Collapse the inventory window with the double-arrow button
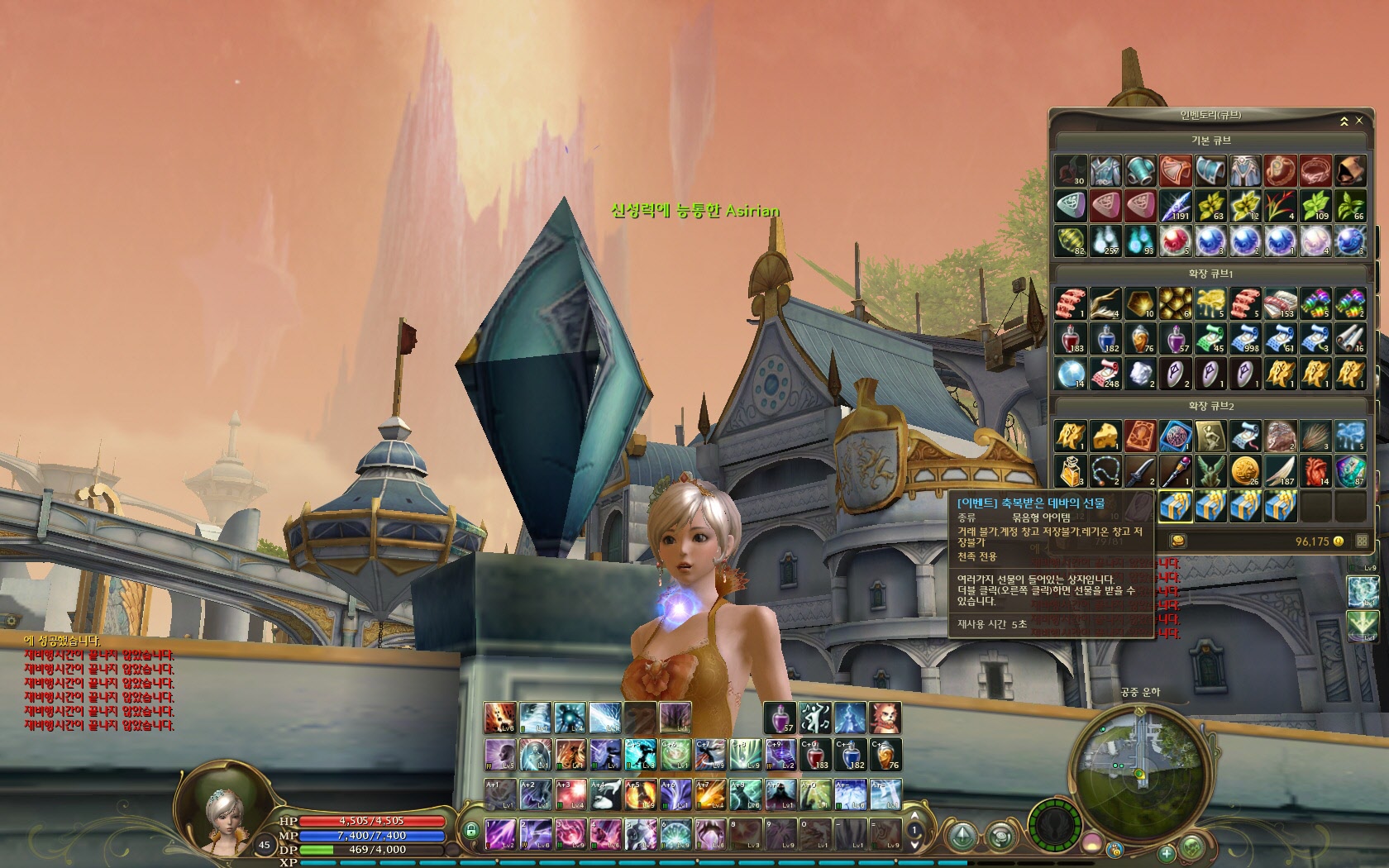1389x868 pixels. 1344,121
